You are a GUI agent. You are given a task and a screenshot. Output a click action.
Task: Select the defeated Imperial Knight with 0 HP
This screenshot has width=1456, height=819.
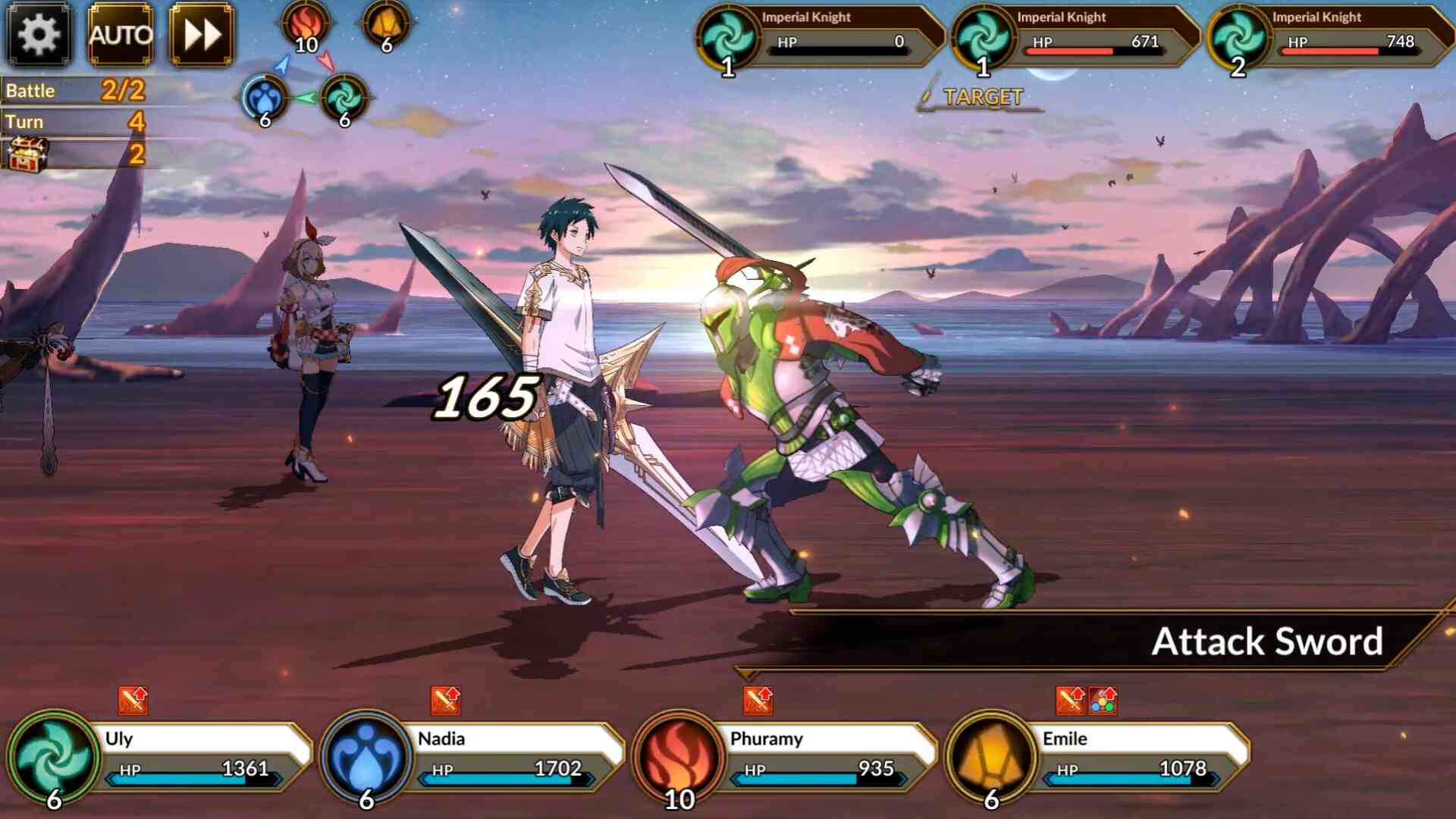[x=819, y=36]
